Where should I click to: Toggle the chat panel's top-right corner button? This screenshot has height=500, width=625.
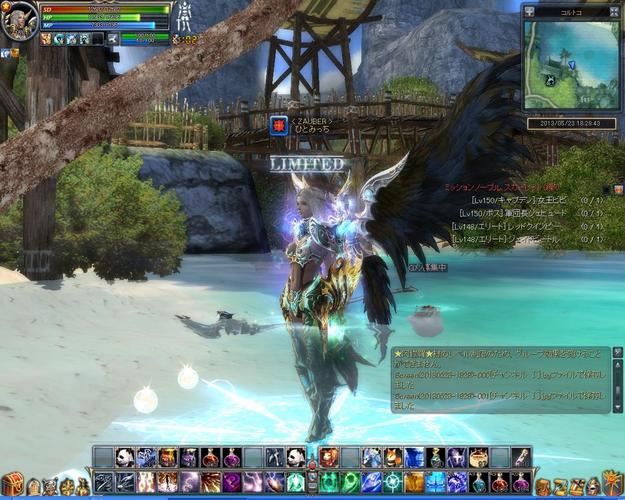(x=619, y=353)
